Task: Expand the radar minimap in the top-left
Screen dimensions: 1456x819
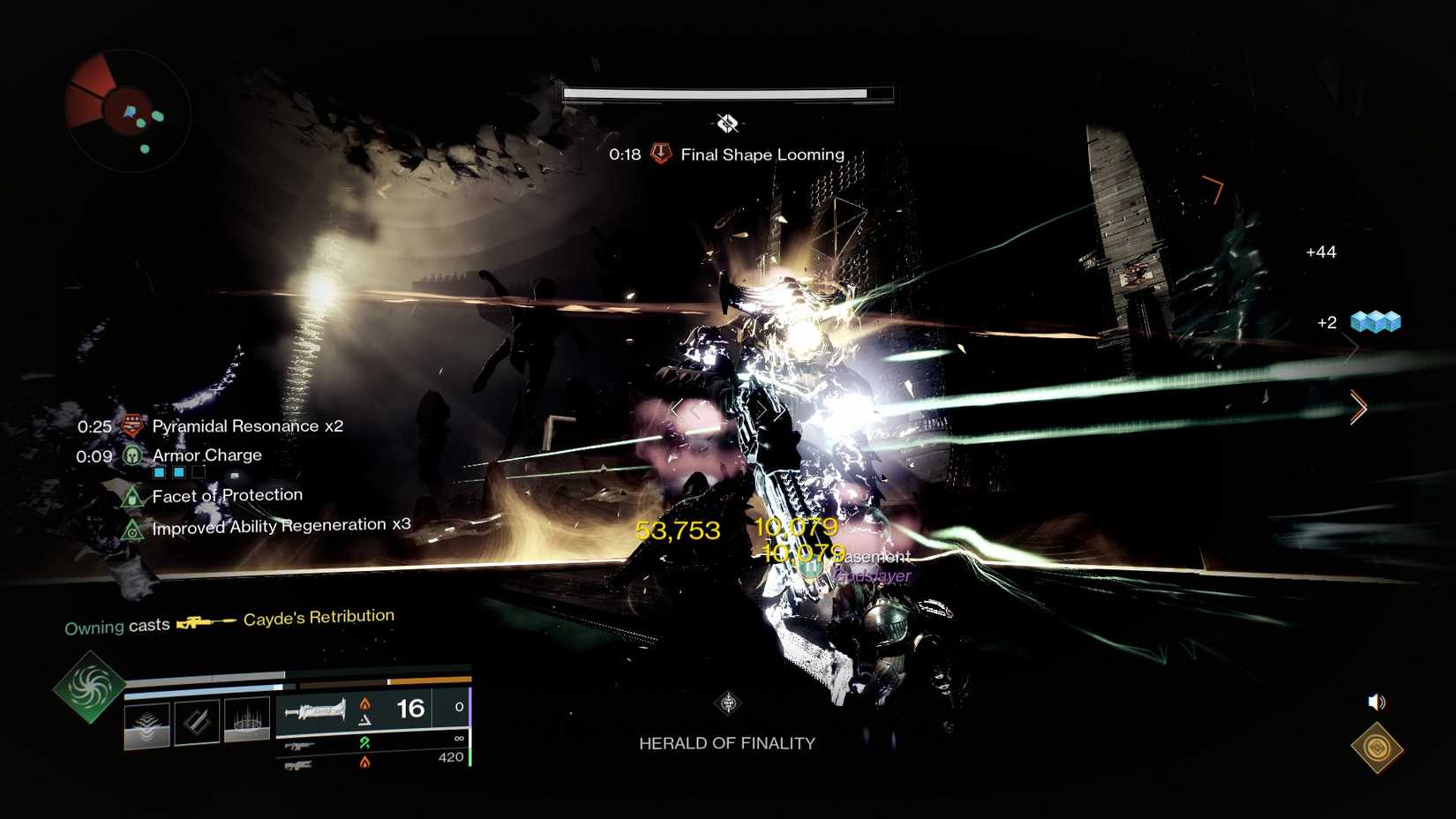Action: [x=125, y=109]
